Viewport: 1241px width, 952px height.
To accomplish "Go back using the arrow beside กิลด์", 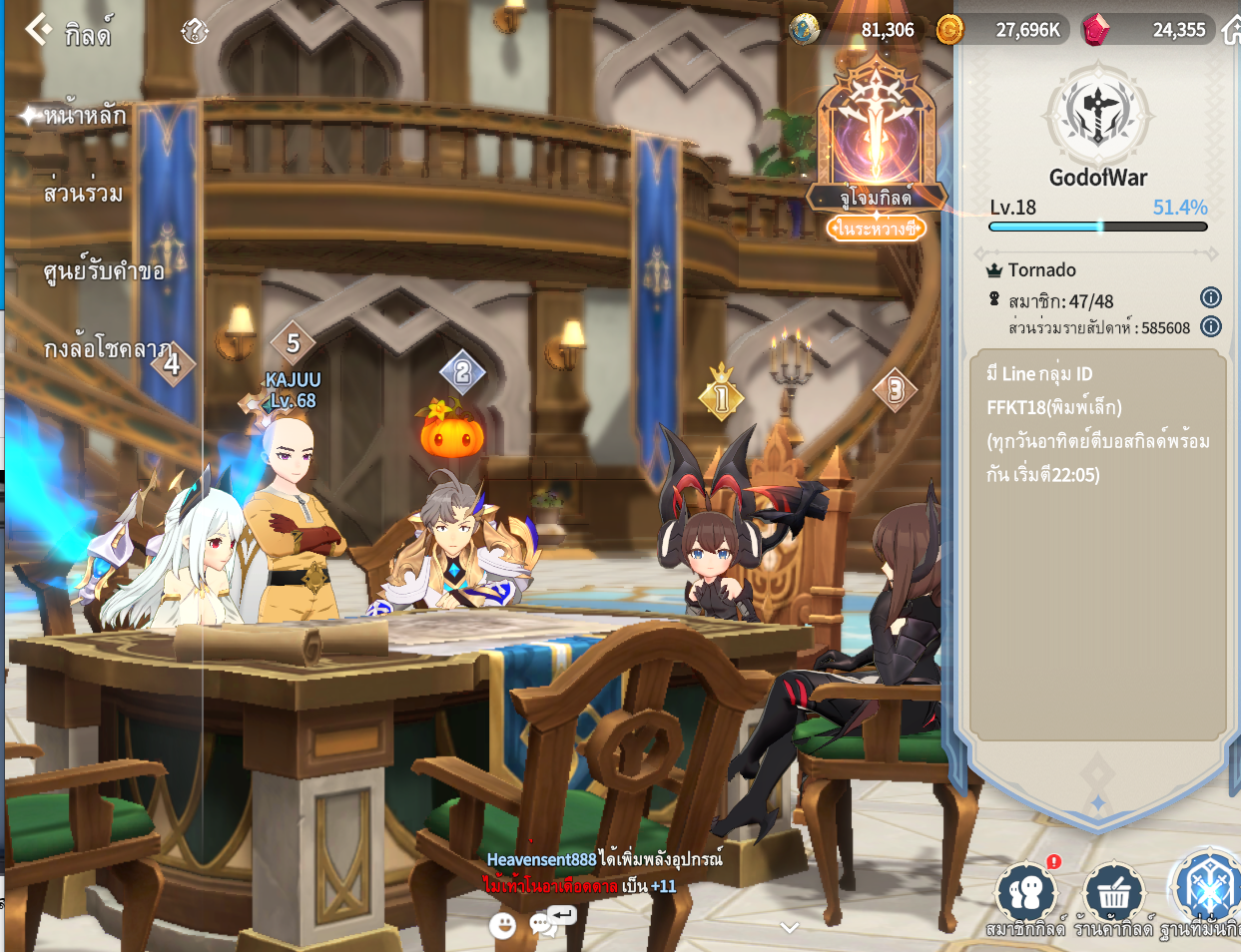I will (x=38, y=30).
